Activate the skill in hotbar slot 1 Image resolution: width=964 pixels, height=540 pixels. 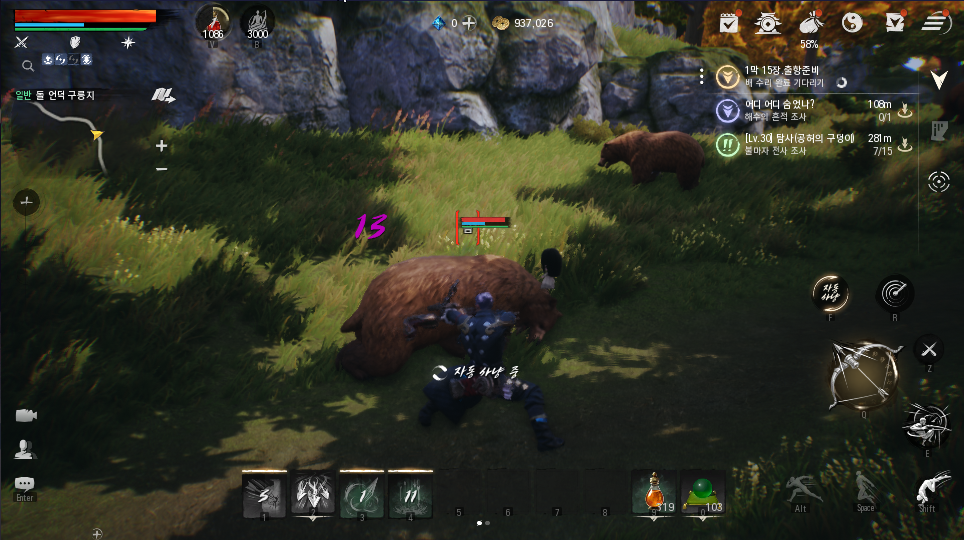265,493
